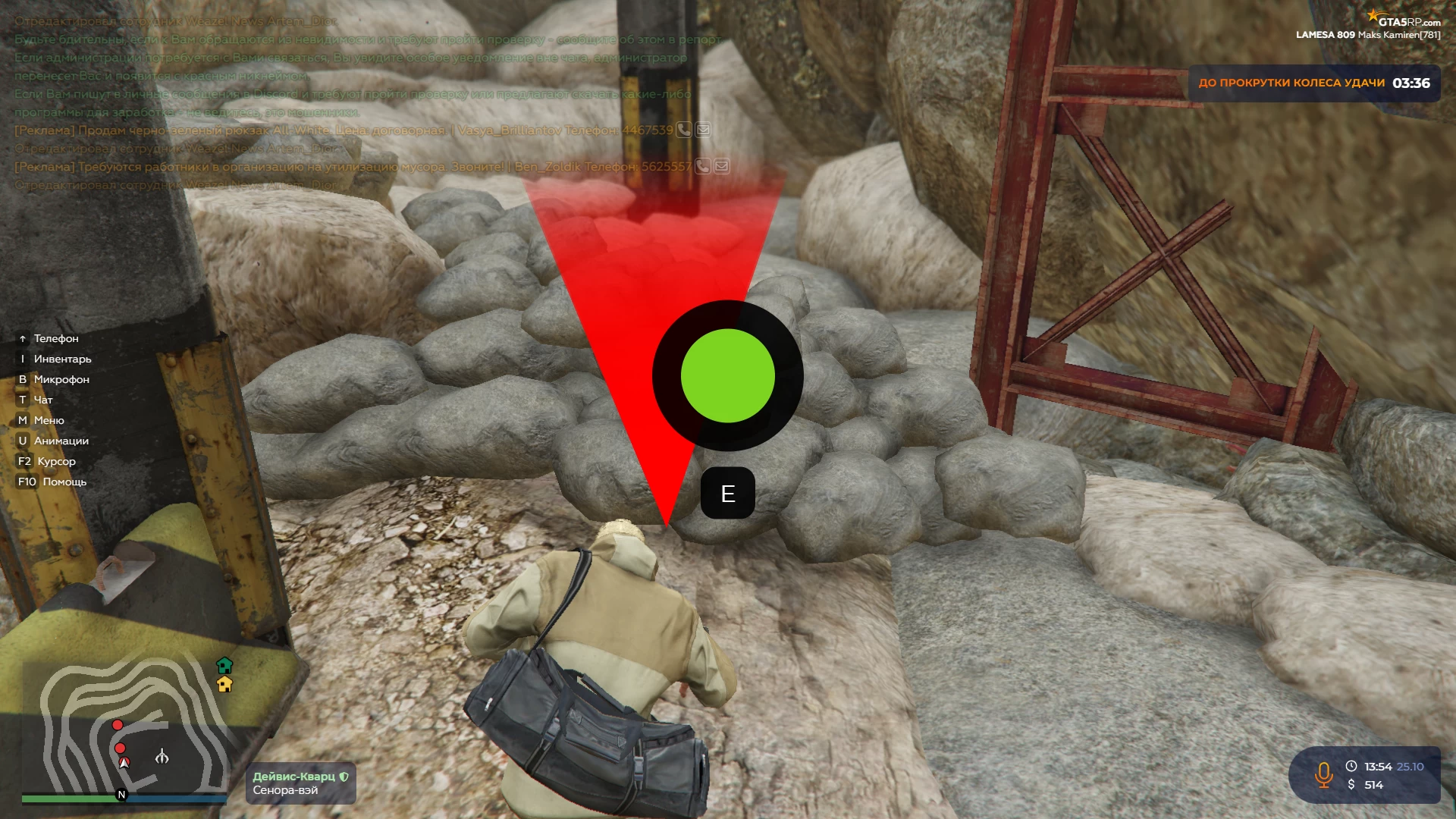This screenshot has width=1456, height=819.
Task: Toggle the orange microphone icon
Action: 1324,775
